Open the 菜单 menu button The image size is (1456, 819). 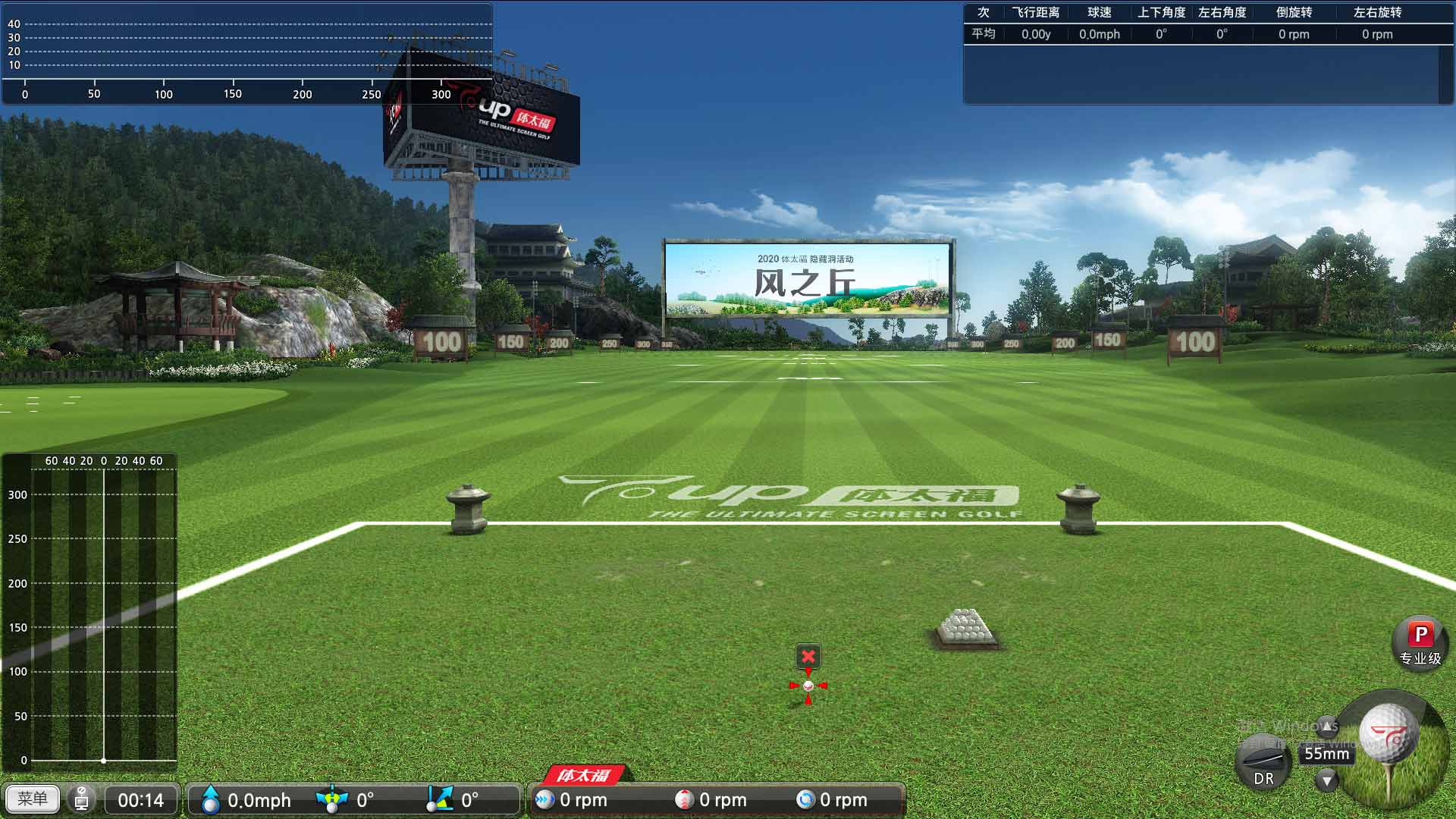[32, 799]
